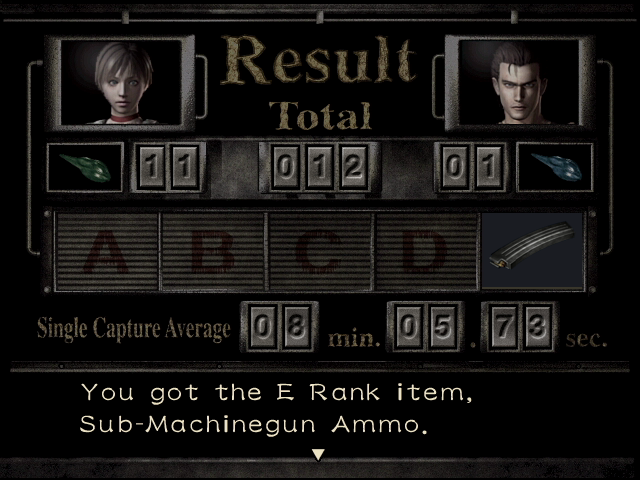Click the green leech charm icon

[x=85, y=167]
